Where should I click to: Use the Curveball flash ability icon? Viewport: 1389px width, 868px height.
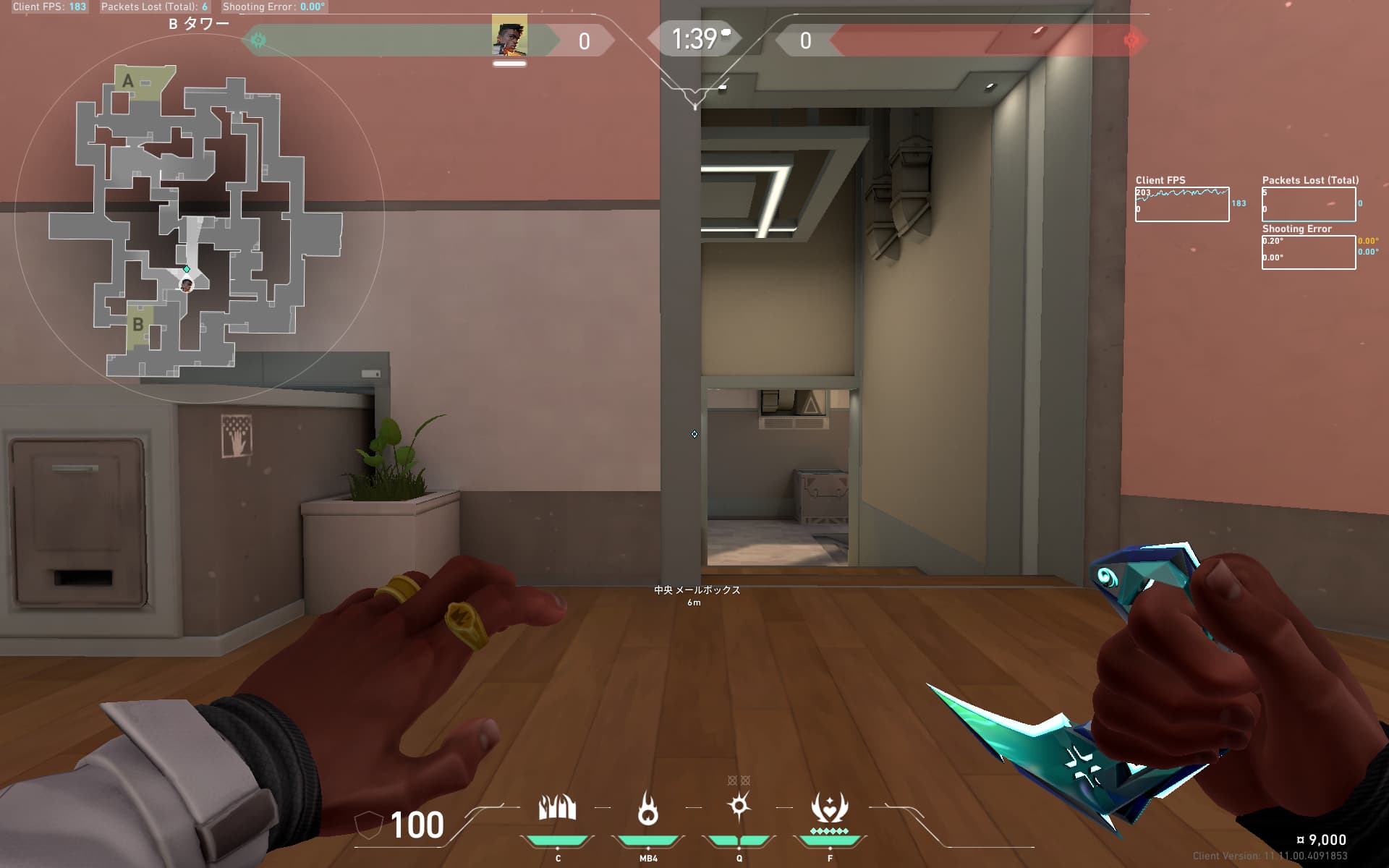(x=739, y=806)
